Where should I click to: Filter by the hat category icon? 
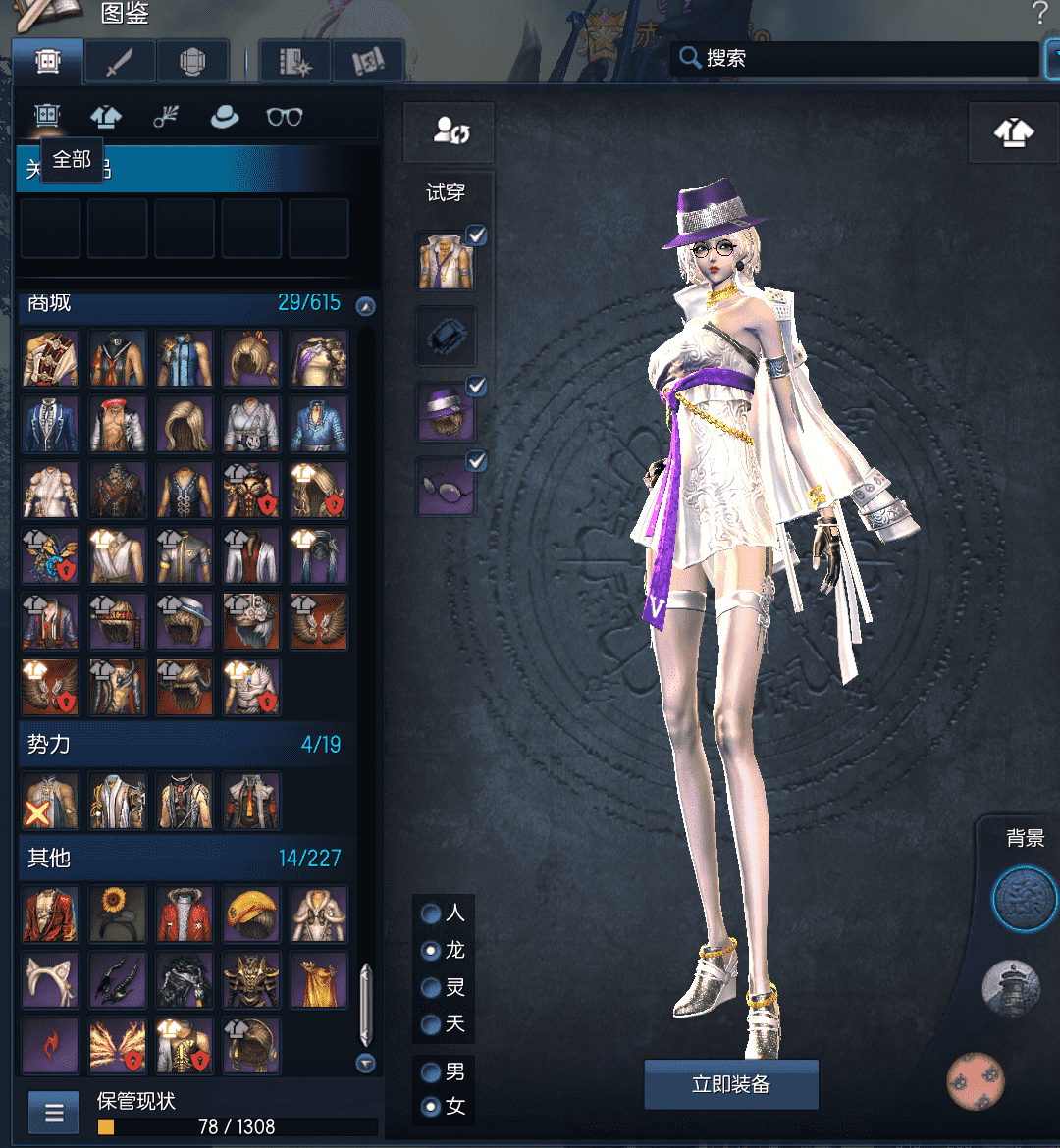tap(225, 117)
